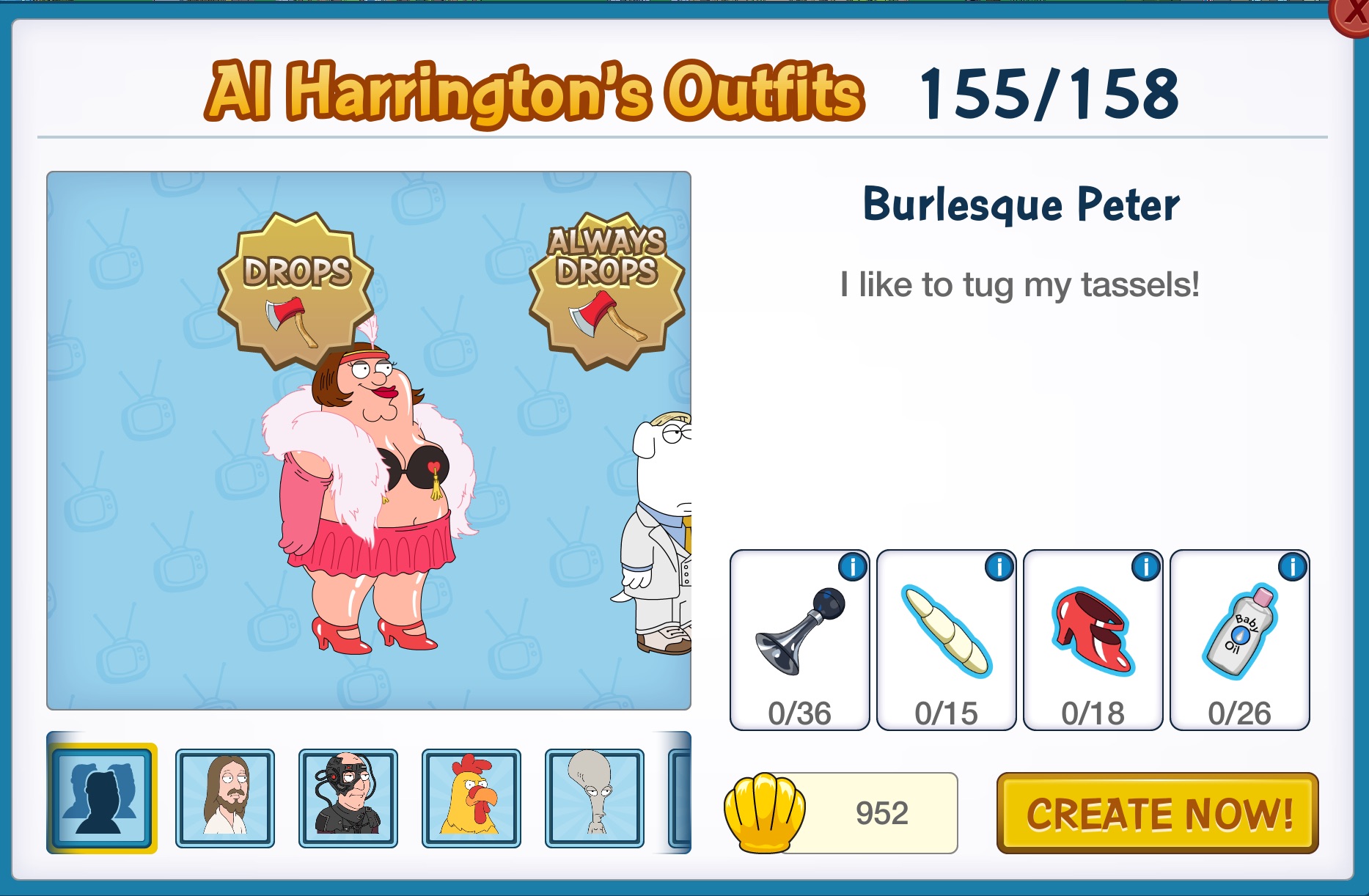Open info for the air horn item
Viewport: 1369px width, 896px height.
coord(852,568)
